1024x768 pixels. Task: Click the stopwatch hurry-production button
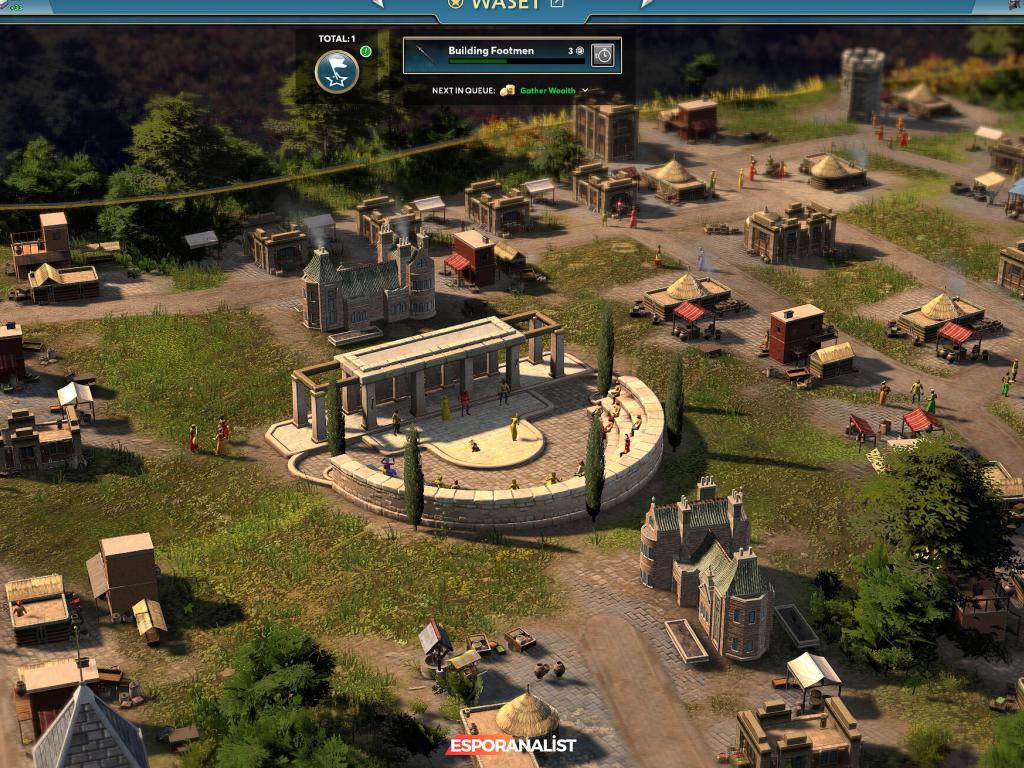tap(602, 55)
